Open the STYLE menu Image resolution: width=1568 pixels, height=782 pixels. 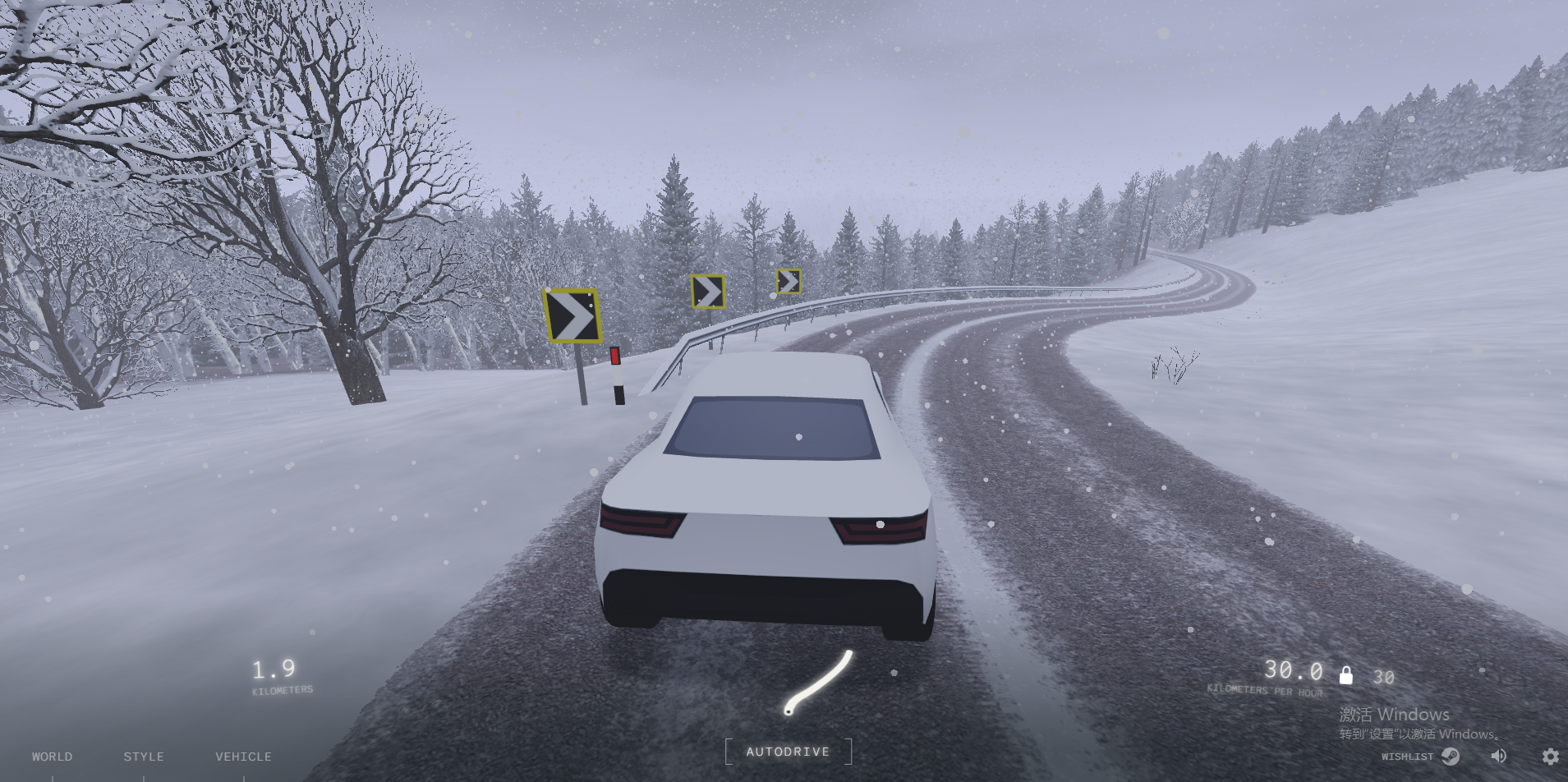point(144,756)
